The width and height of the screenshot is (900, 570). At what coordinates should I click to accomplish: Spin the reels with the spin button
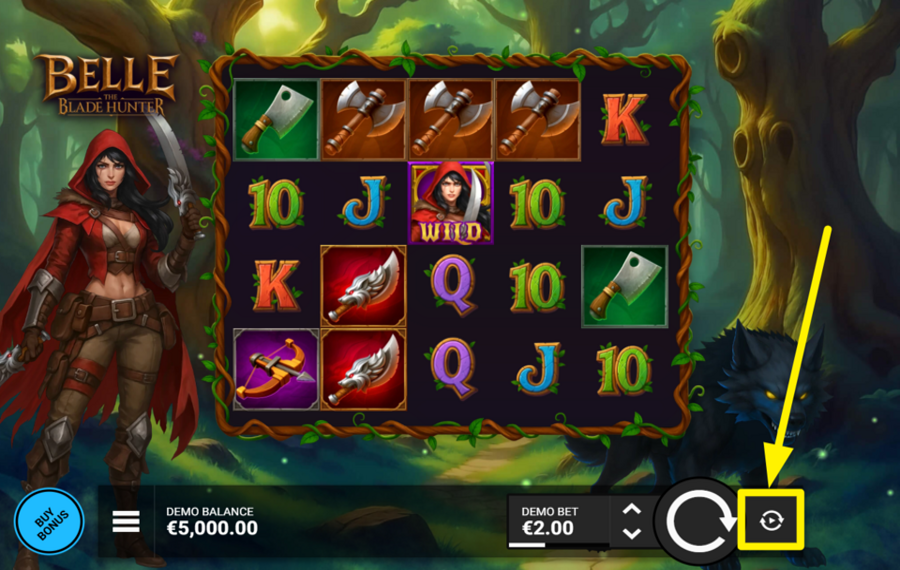(696, 521)
